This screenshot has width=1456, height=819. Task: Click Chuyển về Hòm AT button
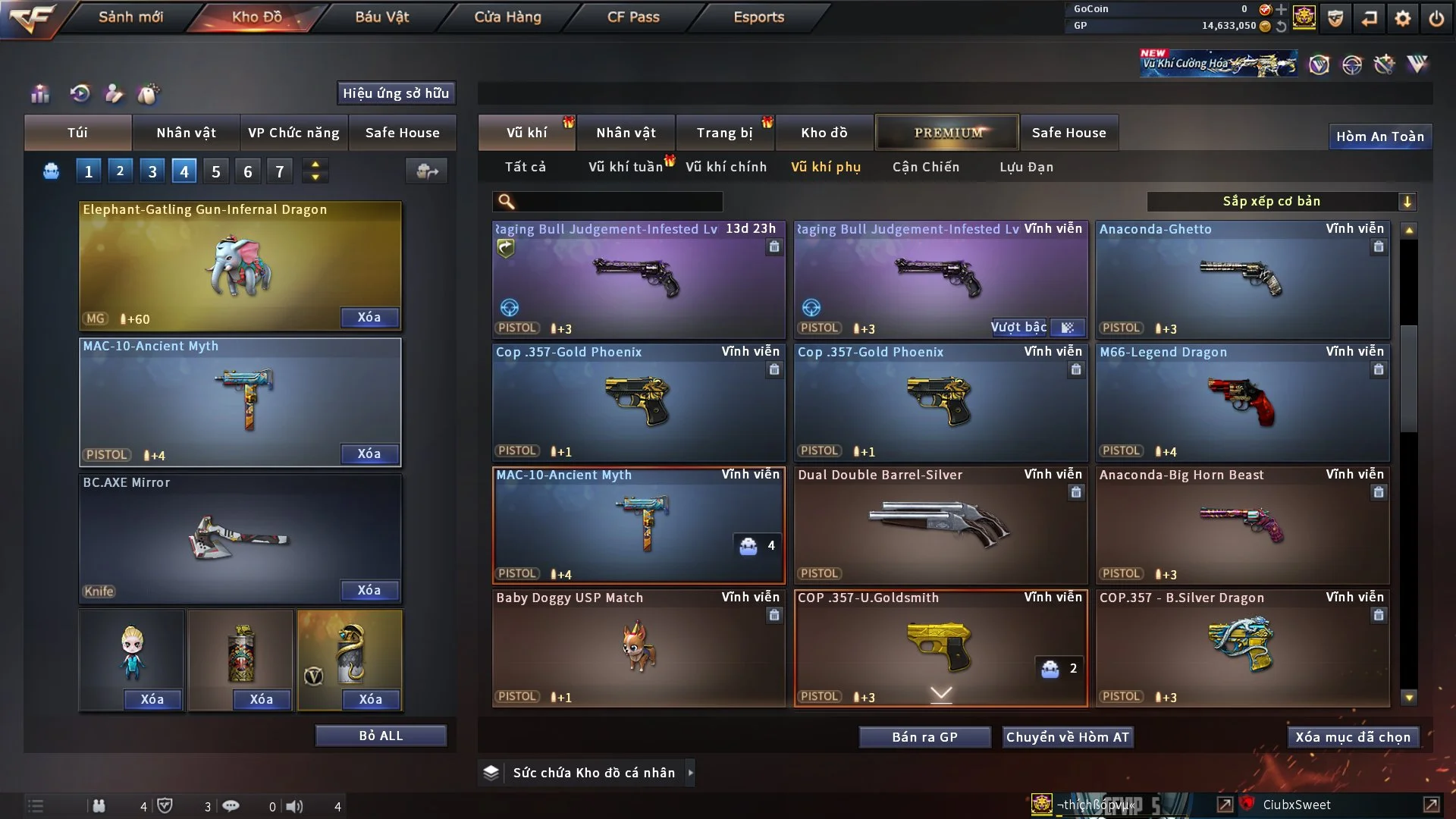(1067, 737)
